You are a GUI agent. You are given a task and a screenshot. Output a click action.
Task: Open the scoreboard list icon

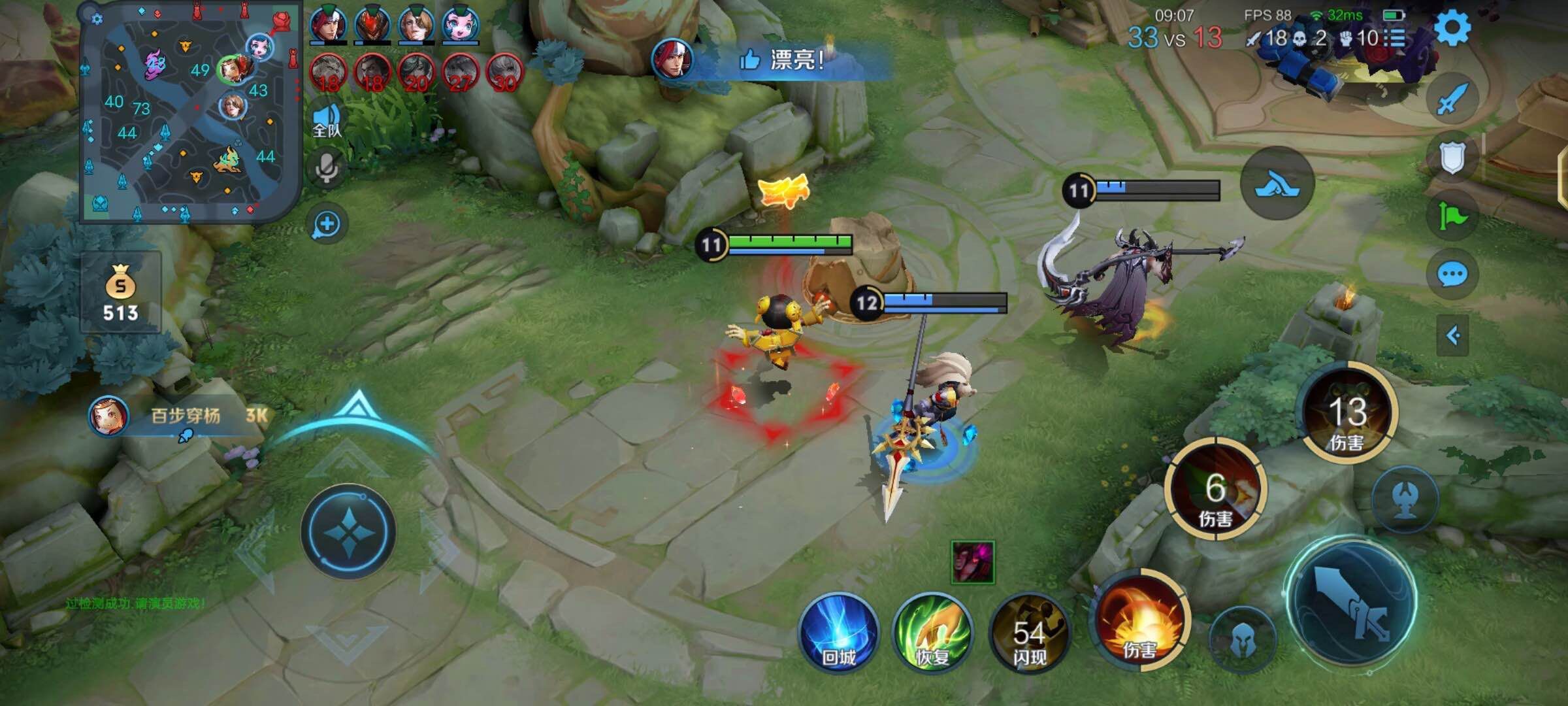(x=1397, y=38)
